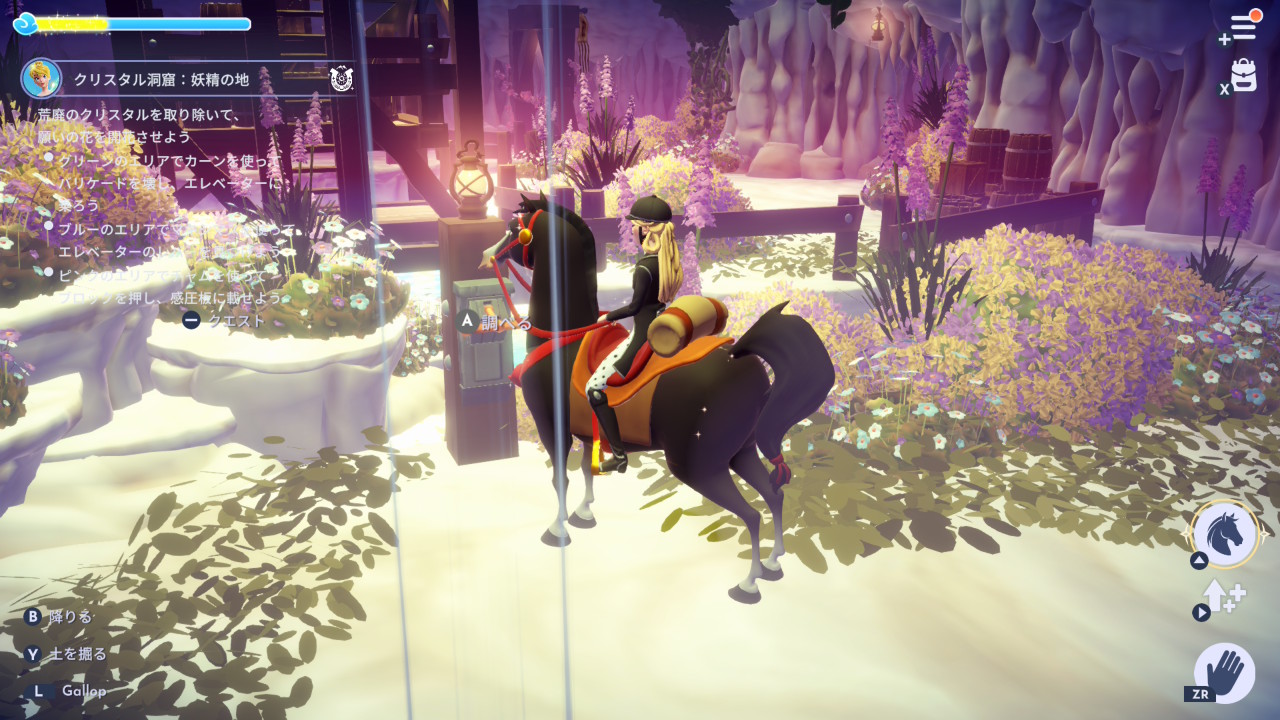
Task: Click the blonde character portrait icon
Action: [42, 78]
